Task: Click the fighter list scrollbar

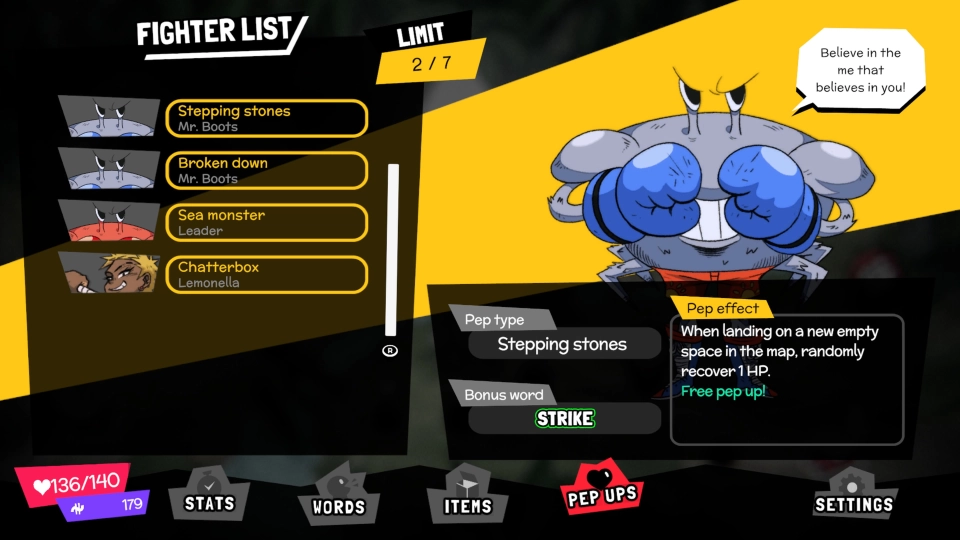Action: (392, 250)
